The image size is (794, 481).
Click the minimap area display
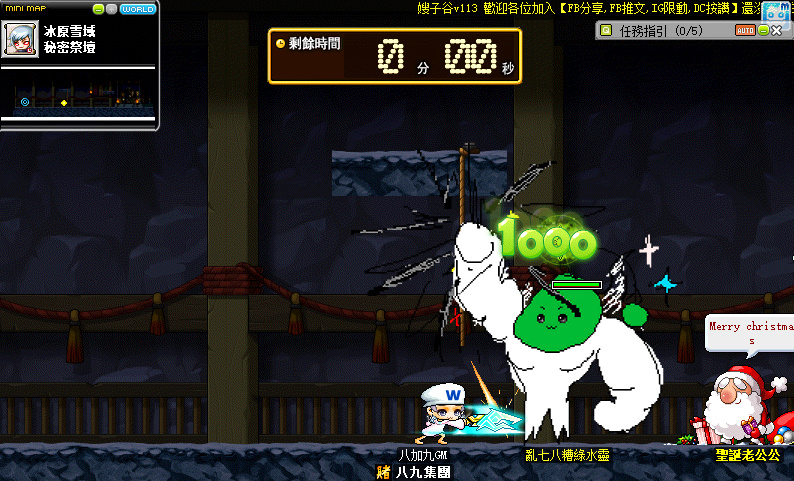tap(79, 102)
